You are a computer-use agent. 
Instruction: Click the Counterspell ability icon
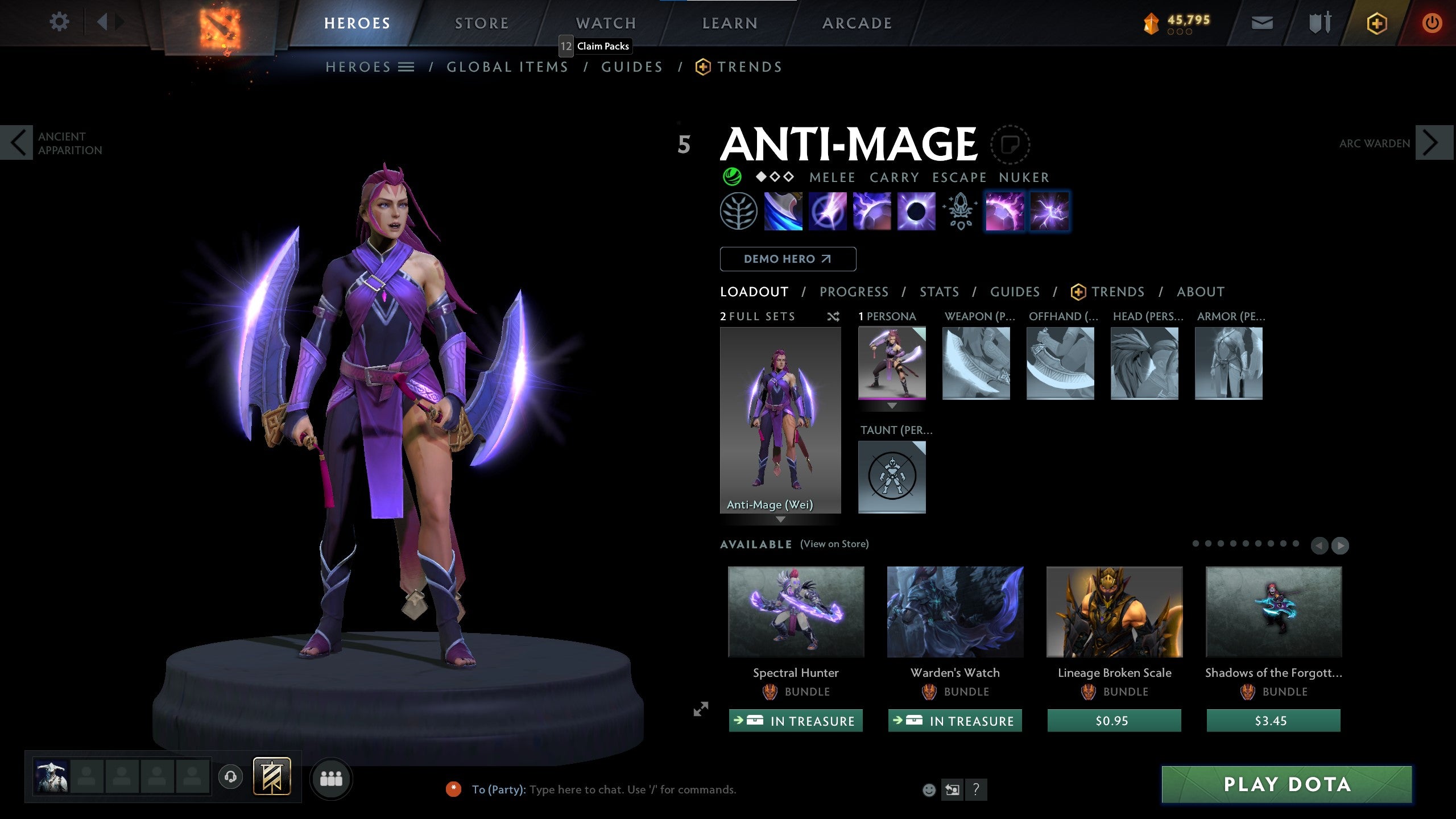[871, 212]
